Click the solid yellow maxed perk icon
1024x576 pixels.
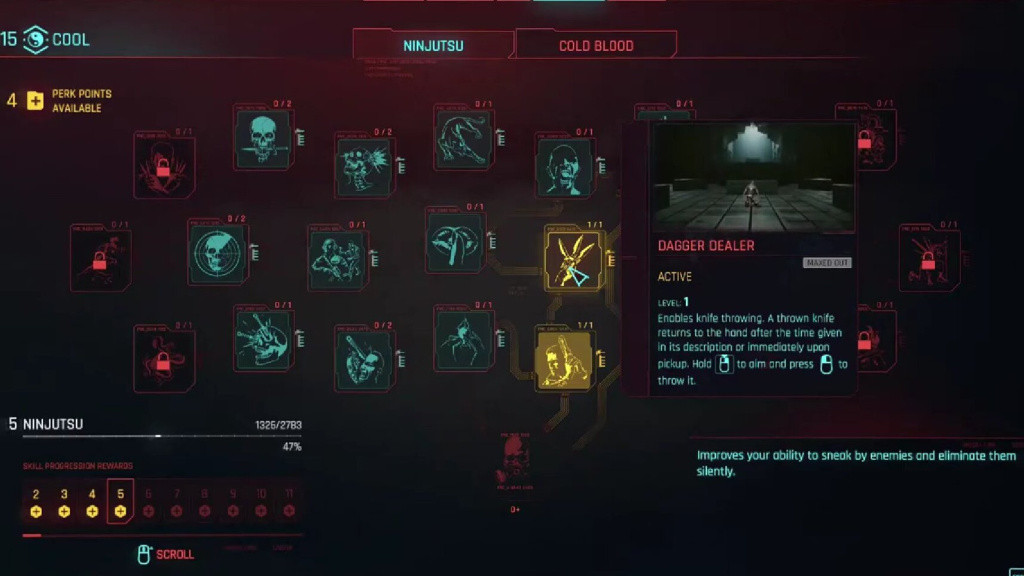coord(565,359)
